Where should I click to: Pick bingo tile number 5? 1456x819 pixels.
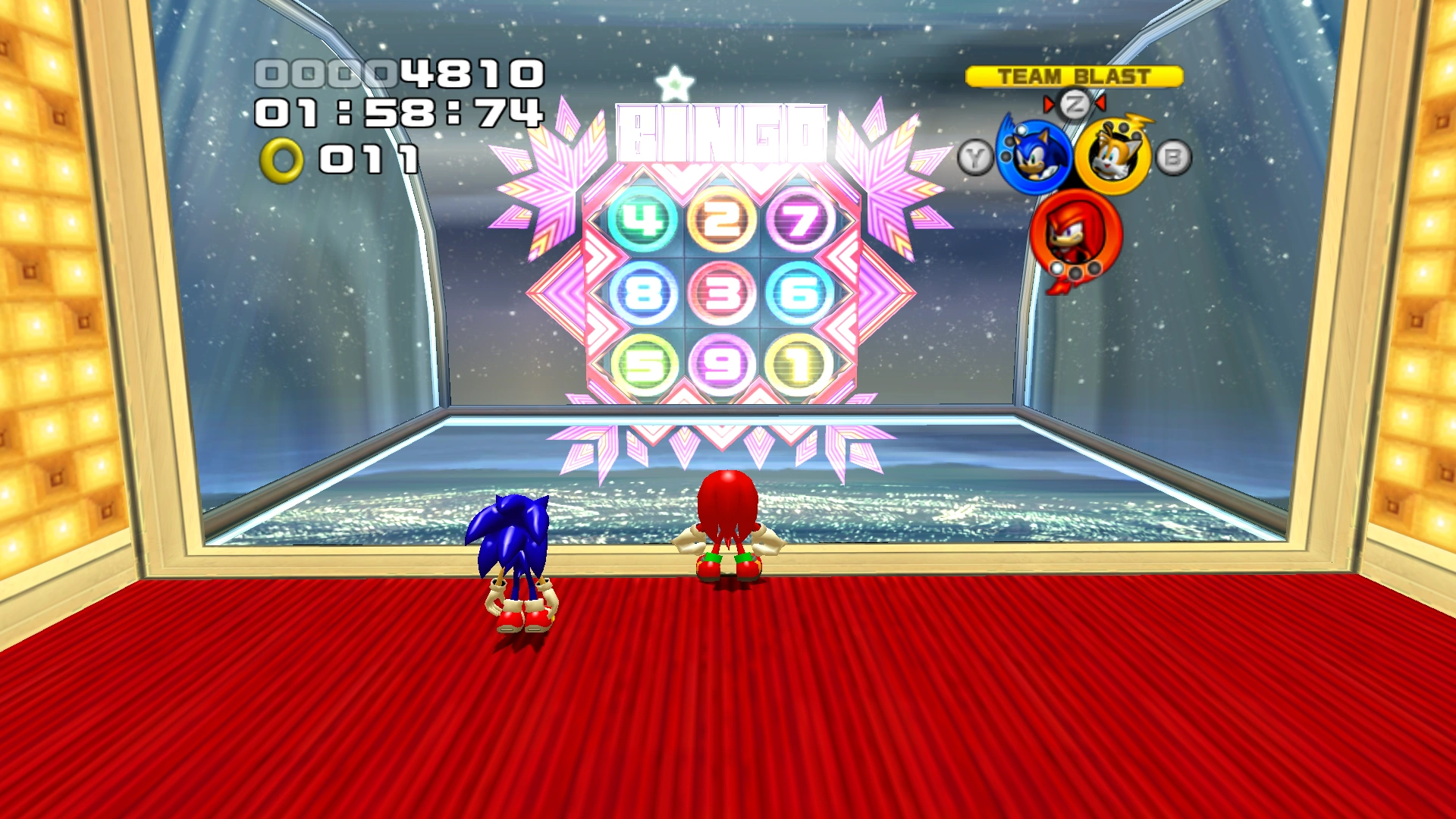tap(643, 366)
